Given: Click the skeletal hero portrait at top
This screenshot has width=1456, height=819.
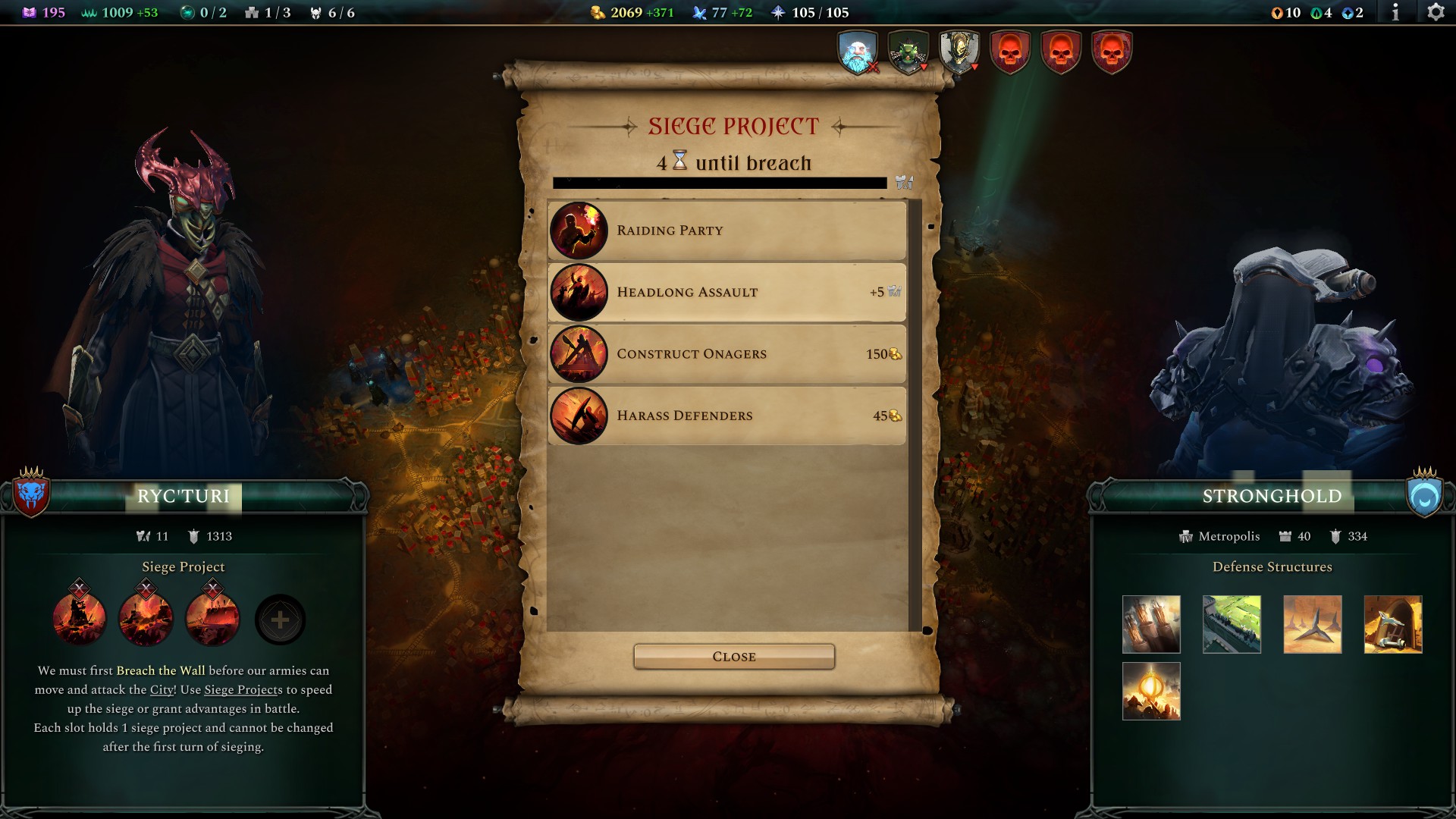Looking at the screenshot, I should coord(959,52).
